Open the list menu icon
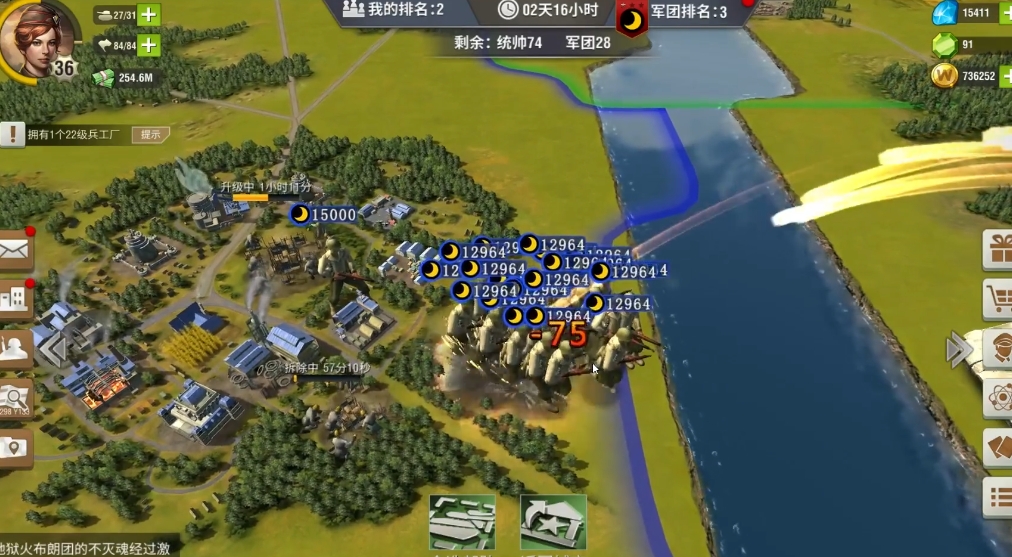Screen dimensions: 1012x557 pyautogui.click(x=998, y=497)
